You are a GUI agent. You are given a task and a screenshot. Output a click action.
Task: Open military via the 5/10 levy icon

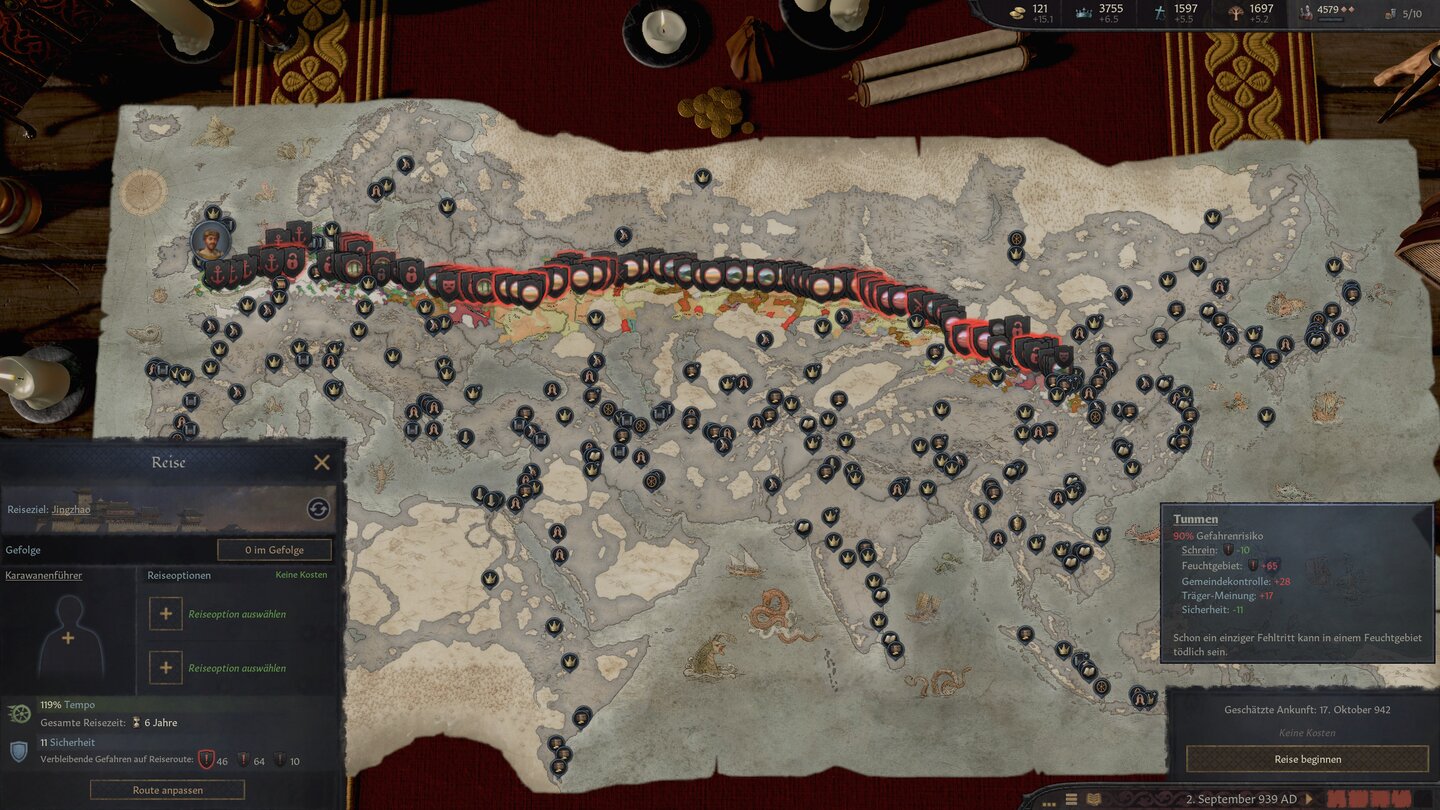click(1390, 13)
